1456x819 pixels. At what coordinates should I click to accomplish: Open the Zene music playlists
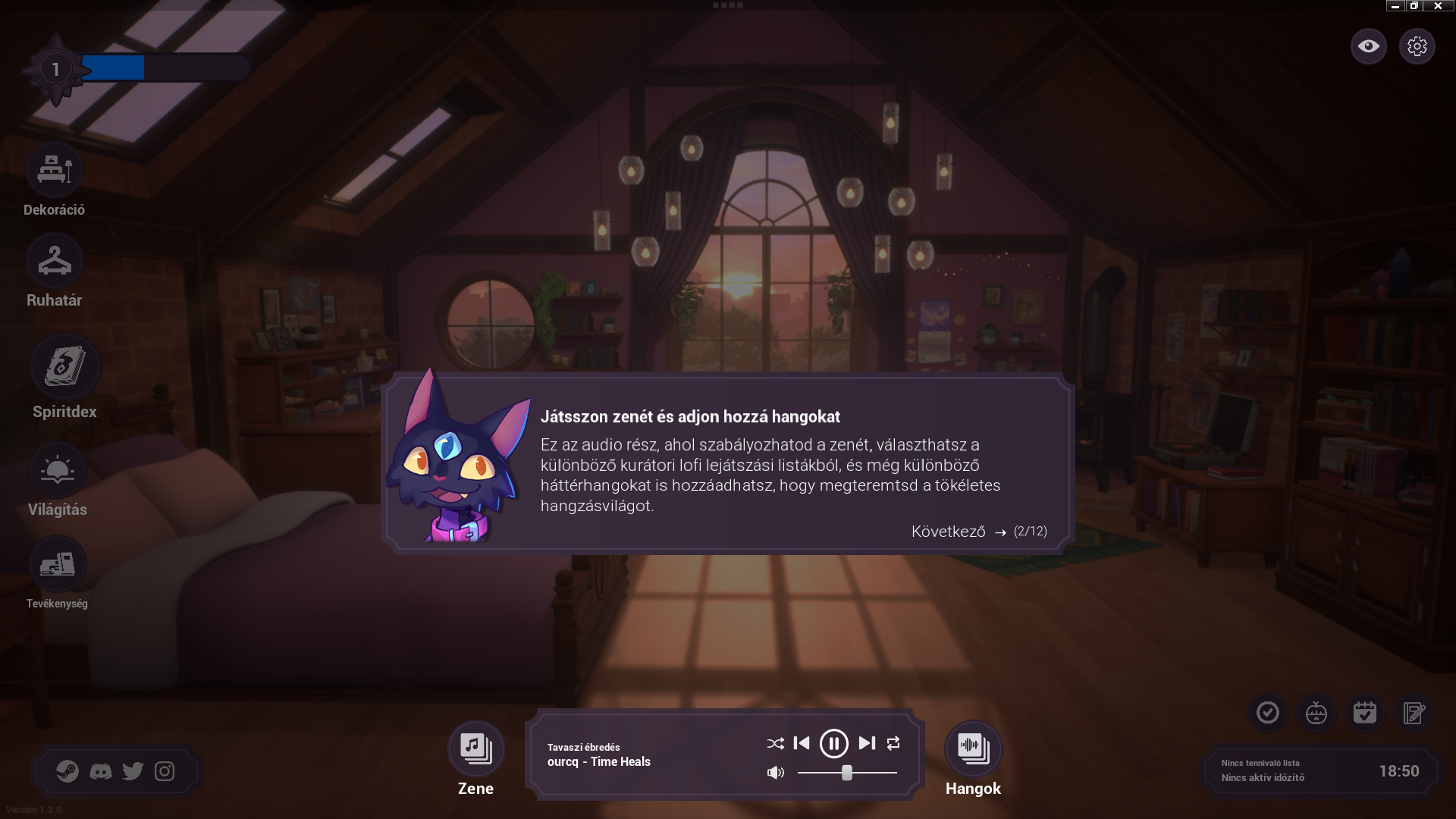[475, 748]
